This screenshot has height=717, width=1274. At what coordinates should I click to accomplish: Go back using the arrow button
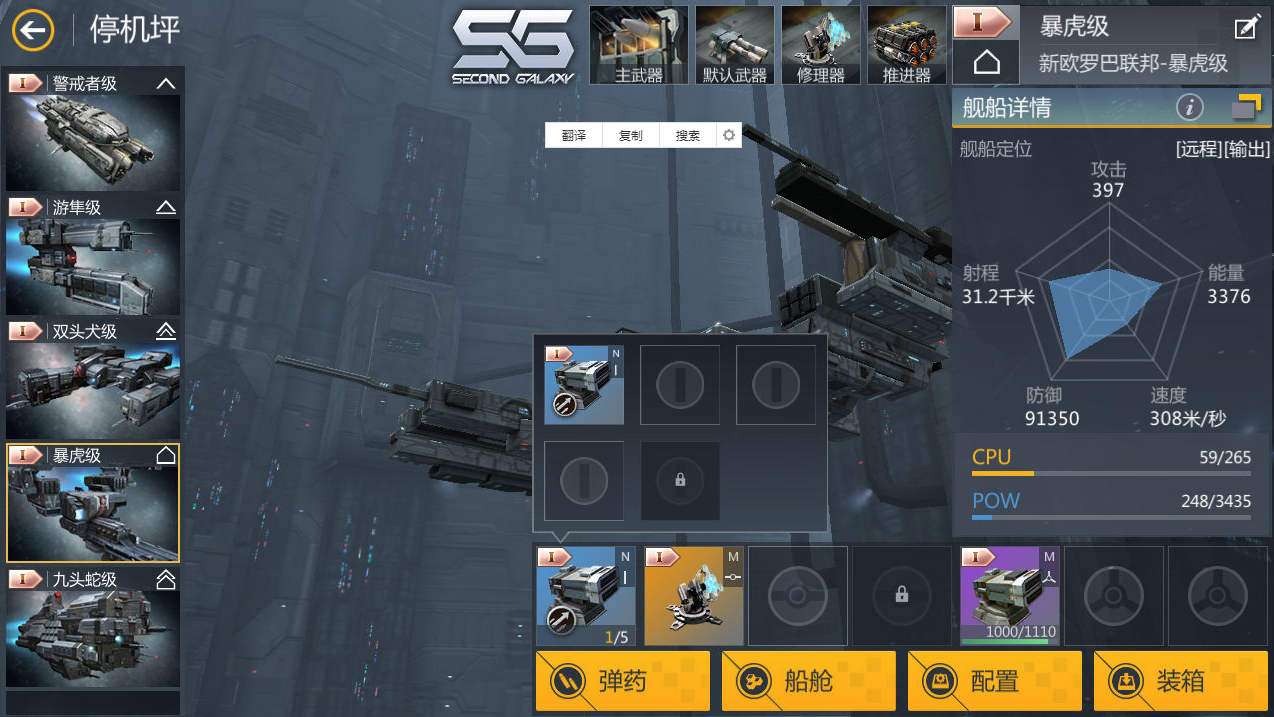point(33,30)
